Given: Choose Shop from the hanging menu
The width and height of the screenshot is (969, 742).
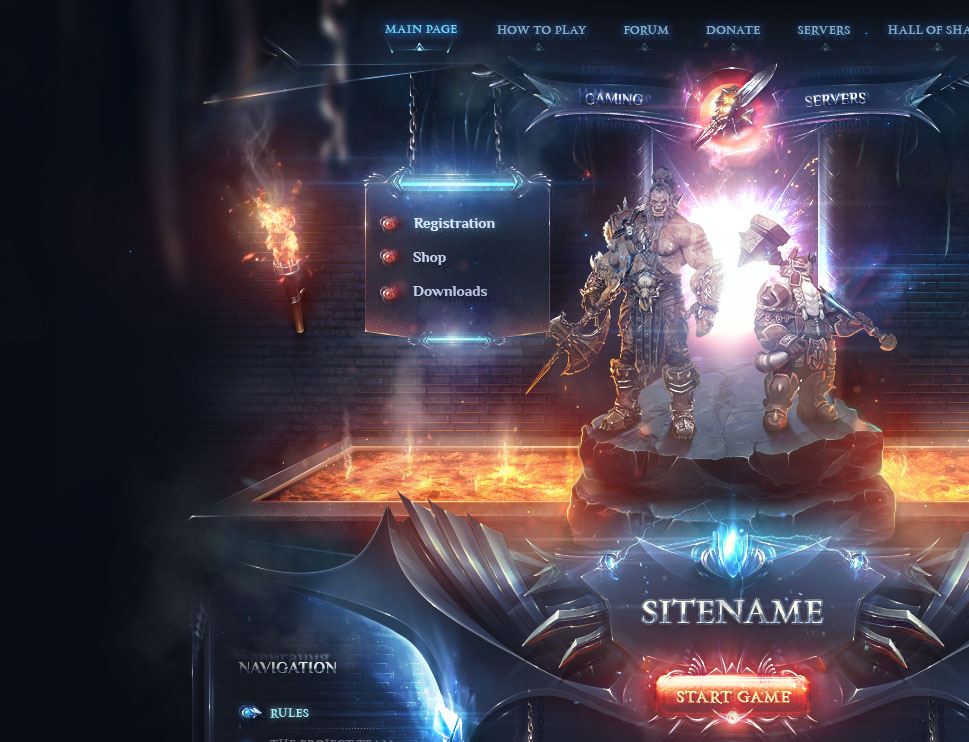Looking at the screenshot, I should point(429,258).
